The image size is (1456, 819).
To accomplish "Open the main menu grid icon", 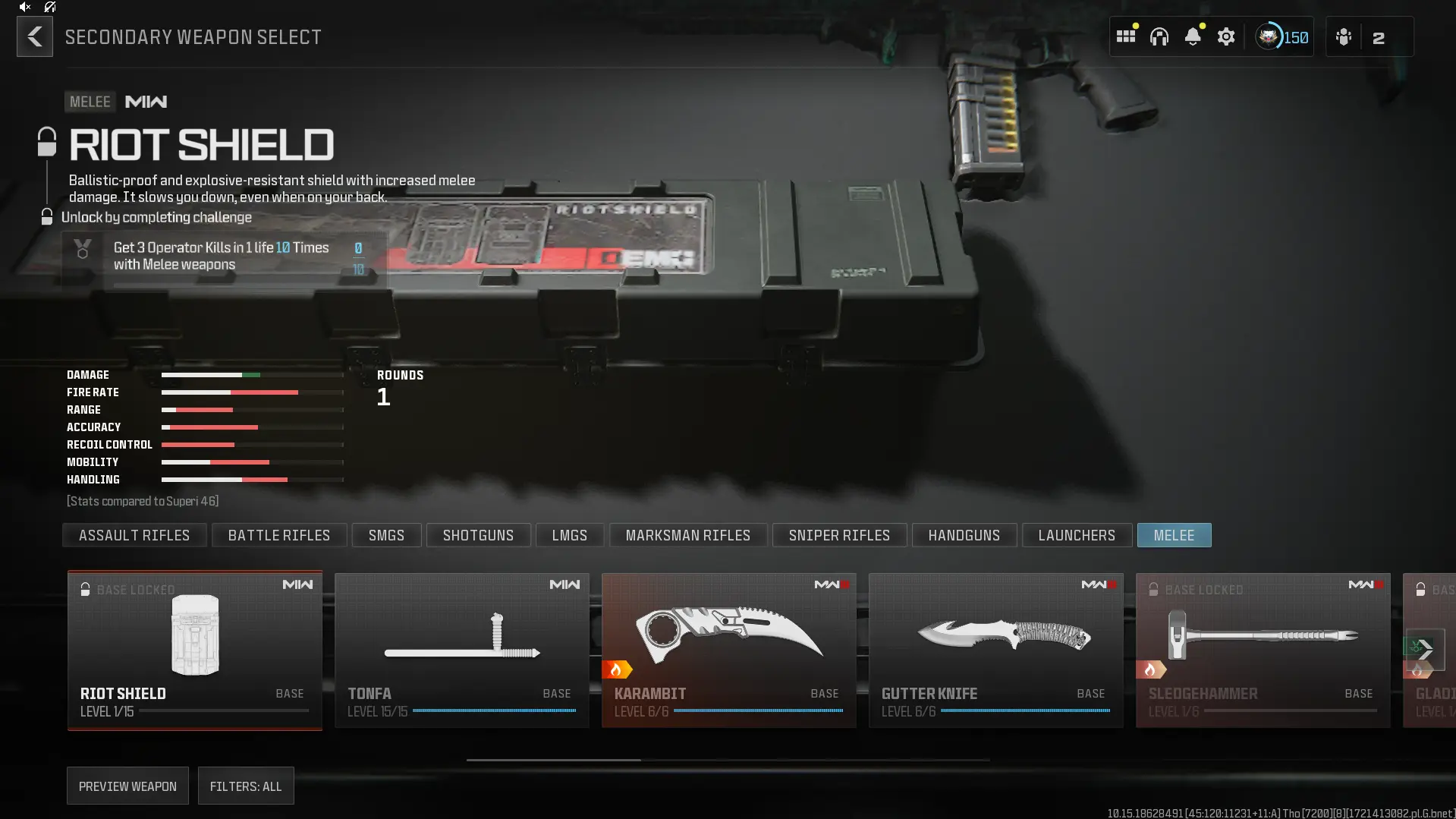I will [x=1126, y=36].
